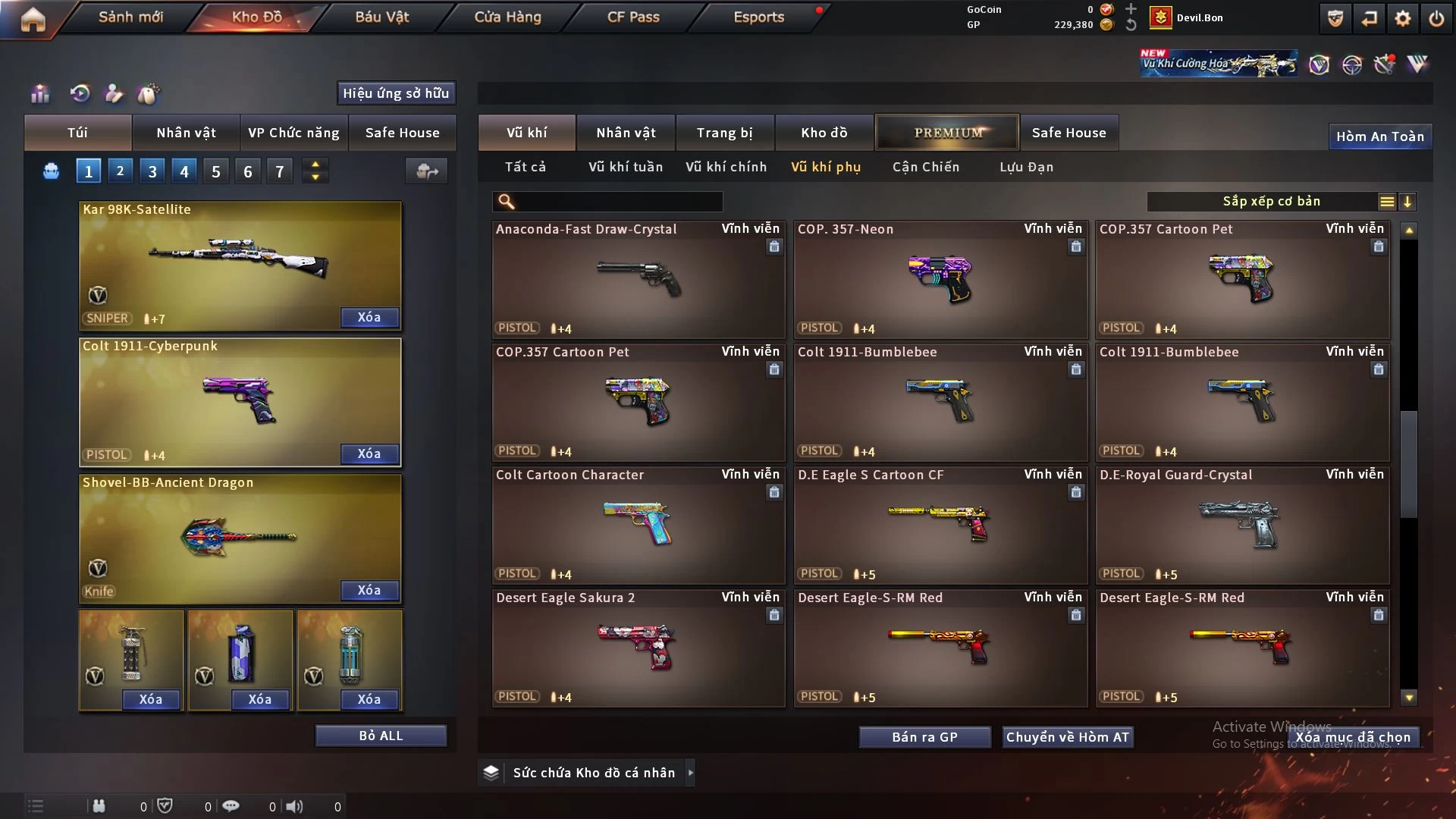Switch to the Trang bị storage tab

(x=724, y=133)
